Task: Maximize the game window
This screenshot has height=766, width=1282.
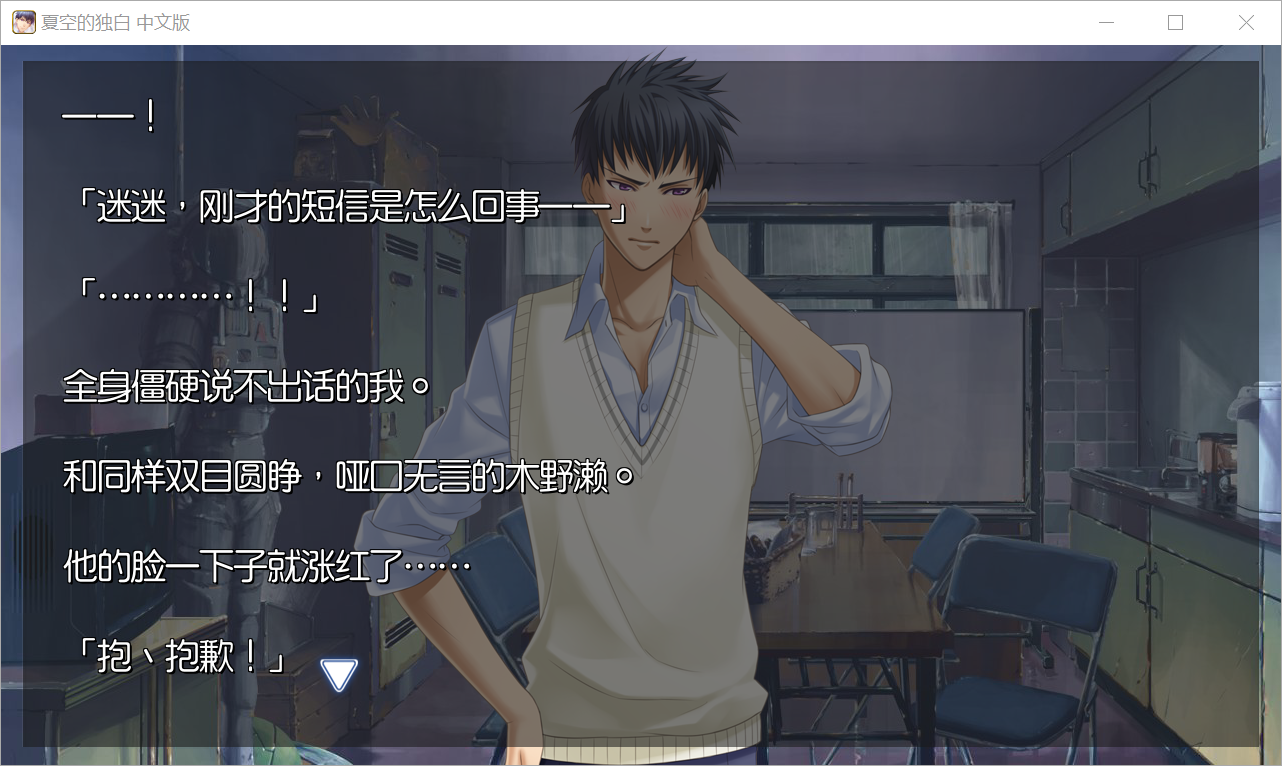Action: (x=1175, y=23)
